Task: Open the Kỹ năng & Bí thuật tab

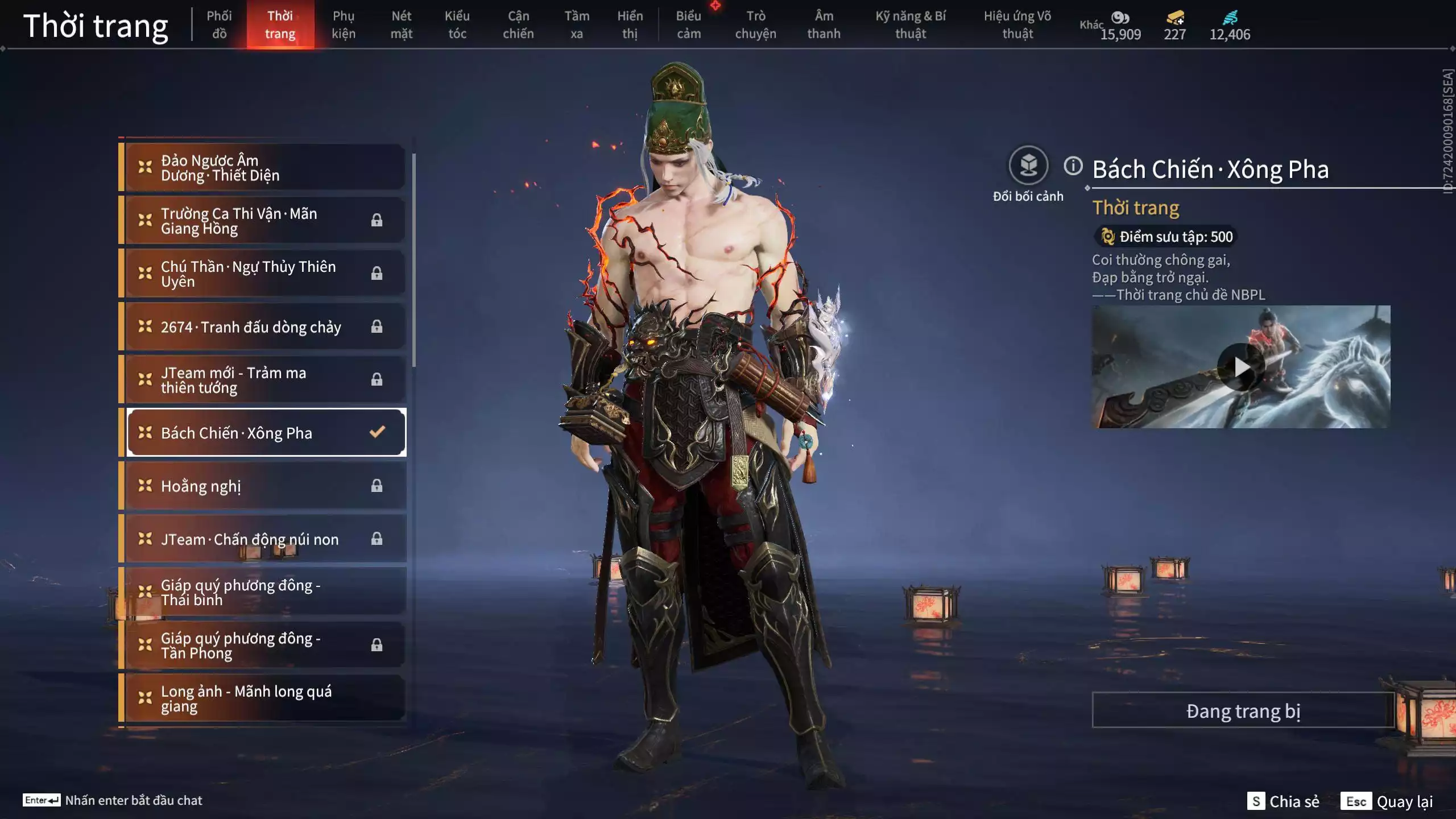Action: tap(910, 25)
